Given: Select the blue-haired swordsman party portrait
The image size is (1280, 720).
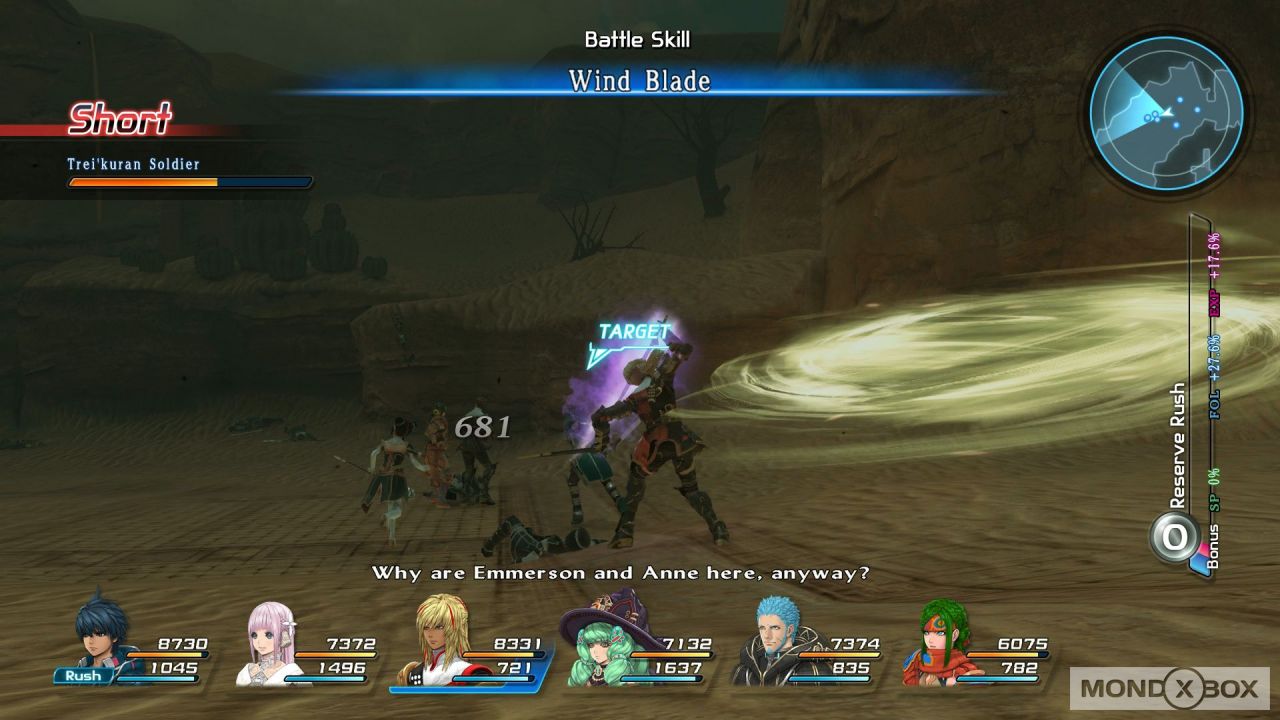Looking at the screenshot, I should tap(104, 634).
